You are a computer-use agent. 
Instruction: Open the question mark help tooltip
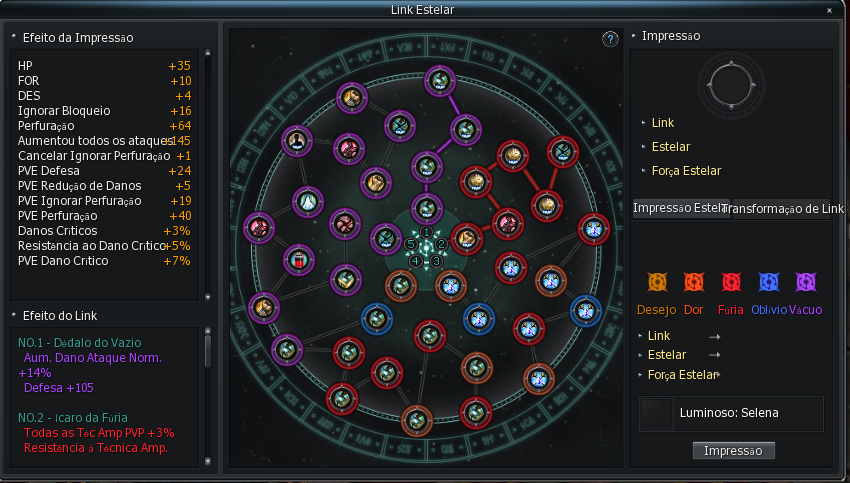[x=611, y=39]
